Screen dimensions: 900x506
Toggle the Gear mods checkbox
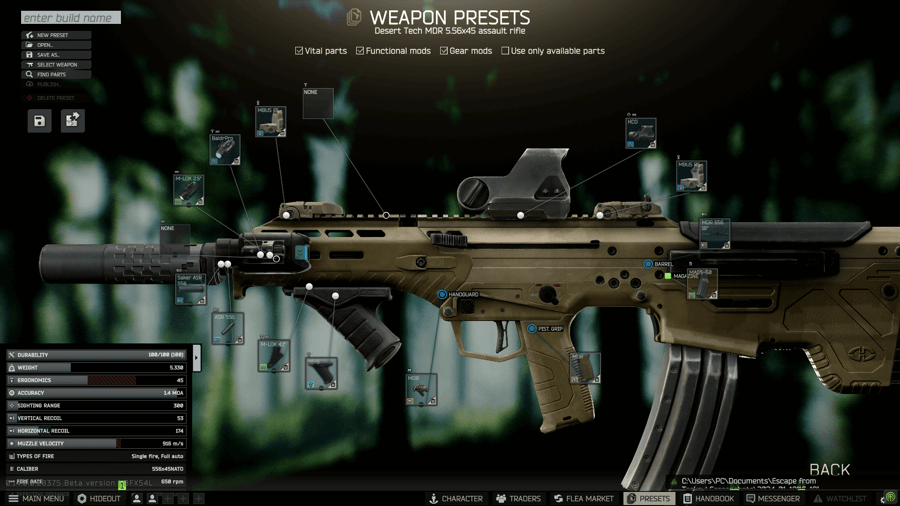444,51
